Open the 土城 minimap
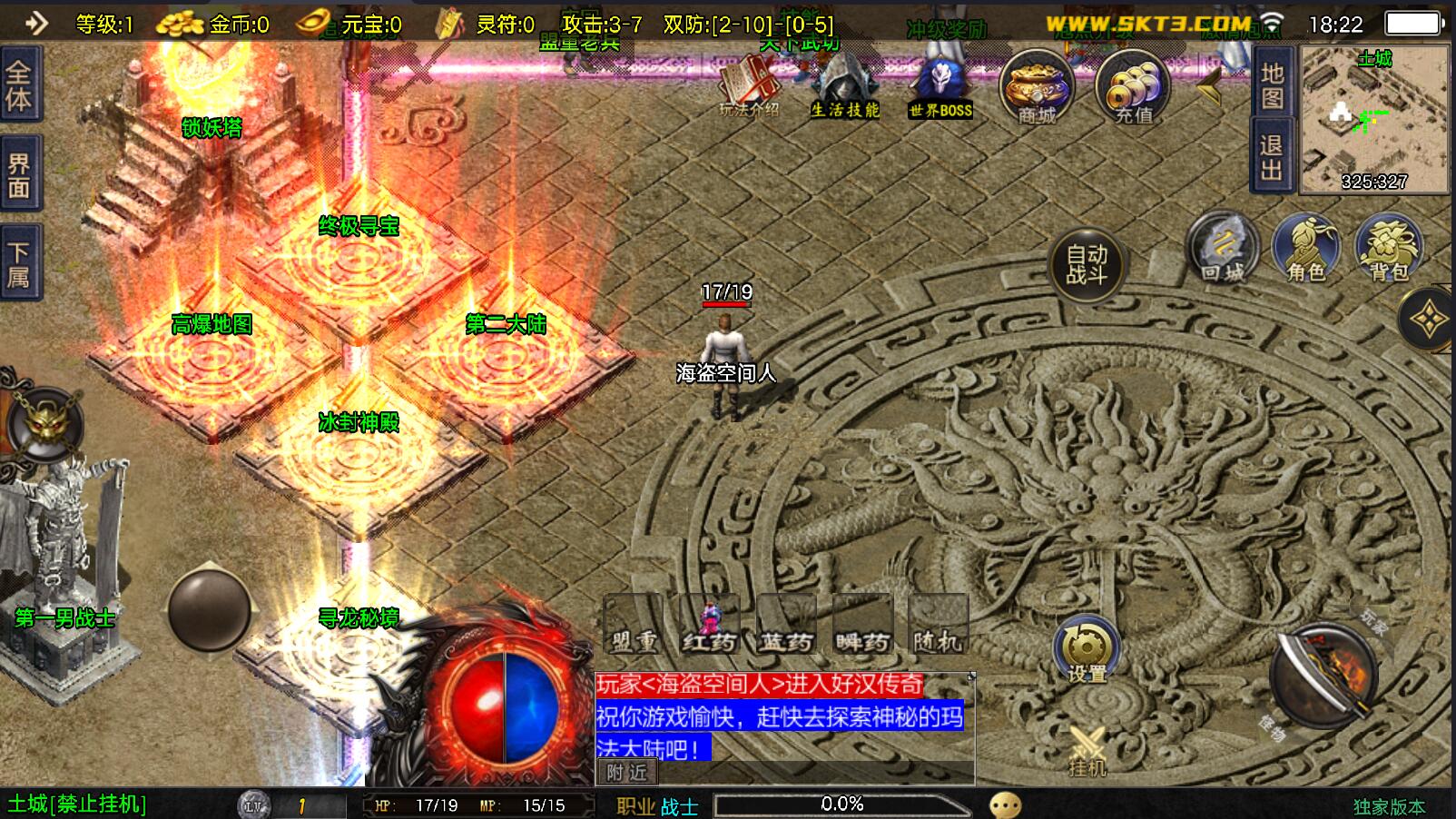 click(1374, 118)
